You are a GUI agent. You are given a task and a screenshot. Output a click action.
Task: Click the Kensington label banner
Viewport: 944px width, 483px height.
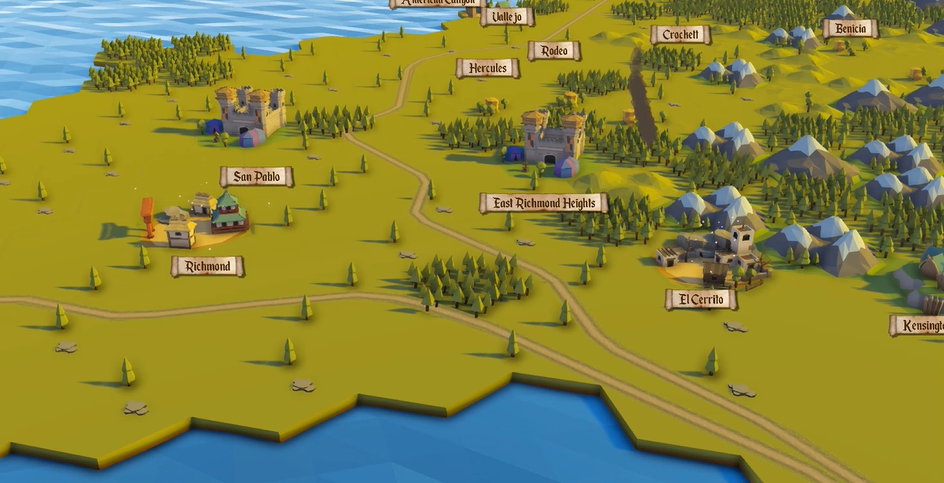coord(918,325)
